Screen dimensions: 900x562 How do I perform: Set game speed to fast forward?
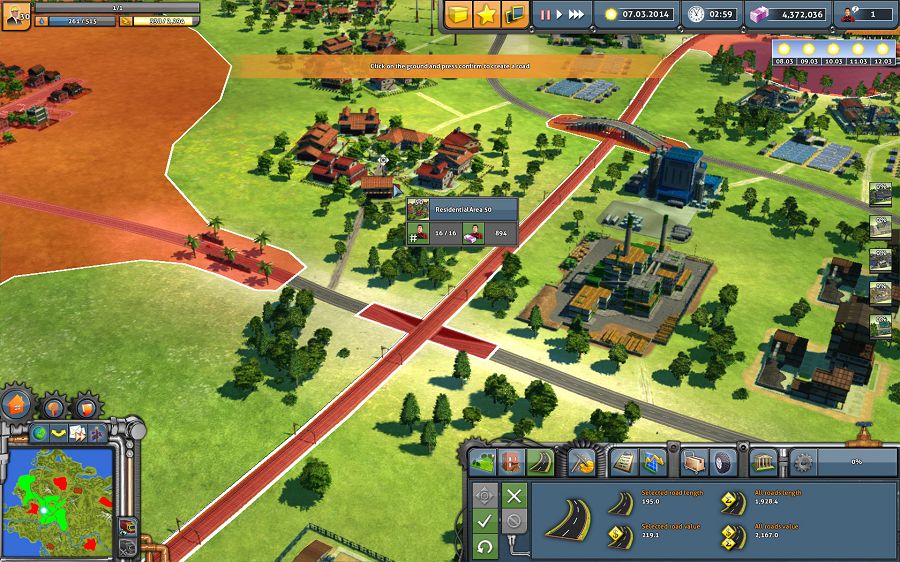(576, 15)
